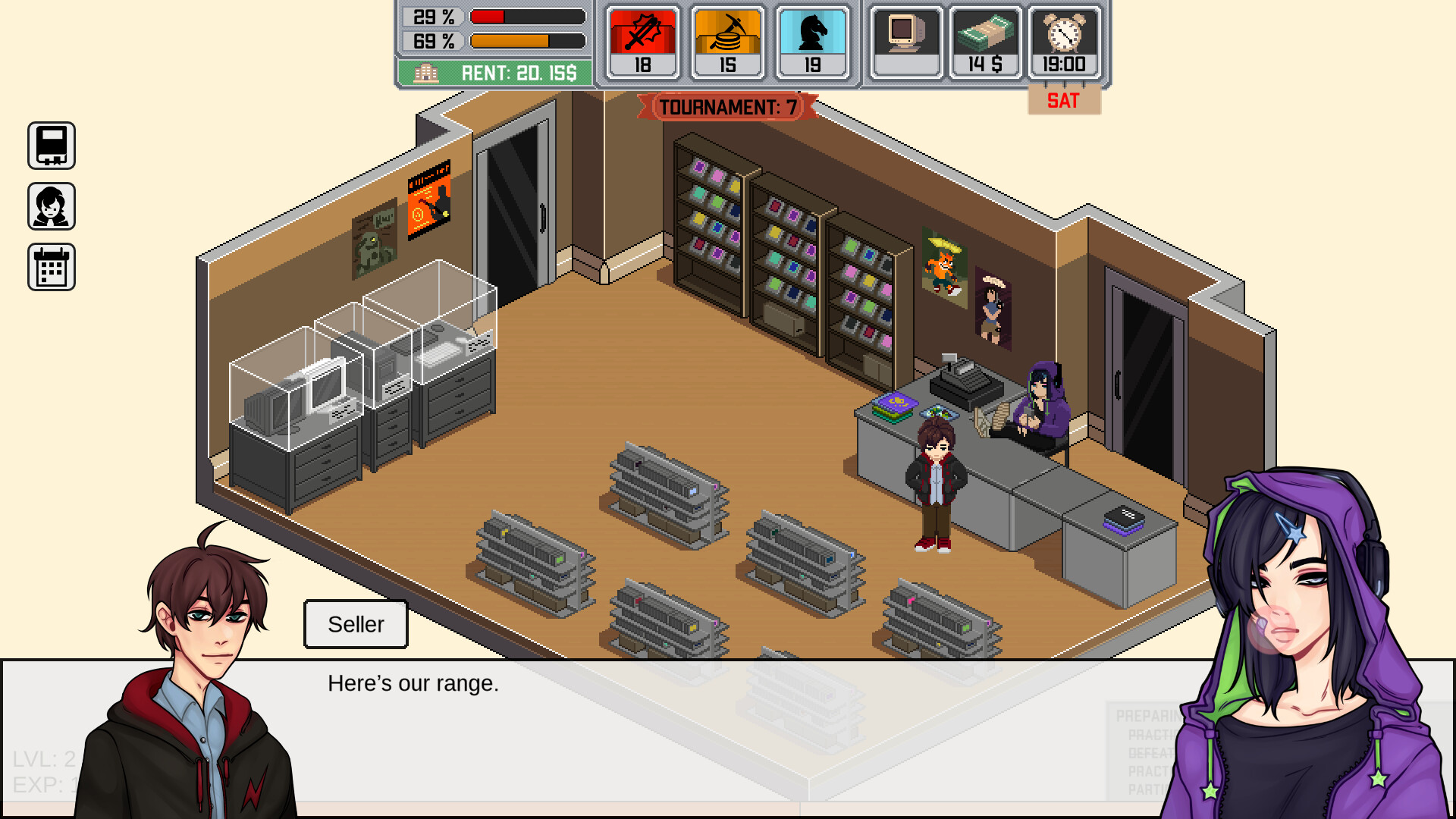The height and width of the screenshot is (819, 1456).
Task: Click the Rent banner with building icon
Action: (x=494, y=73)
